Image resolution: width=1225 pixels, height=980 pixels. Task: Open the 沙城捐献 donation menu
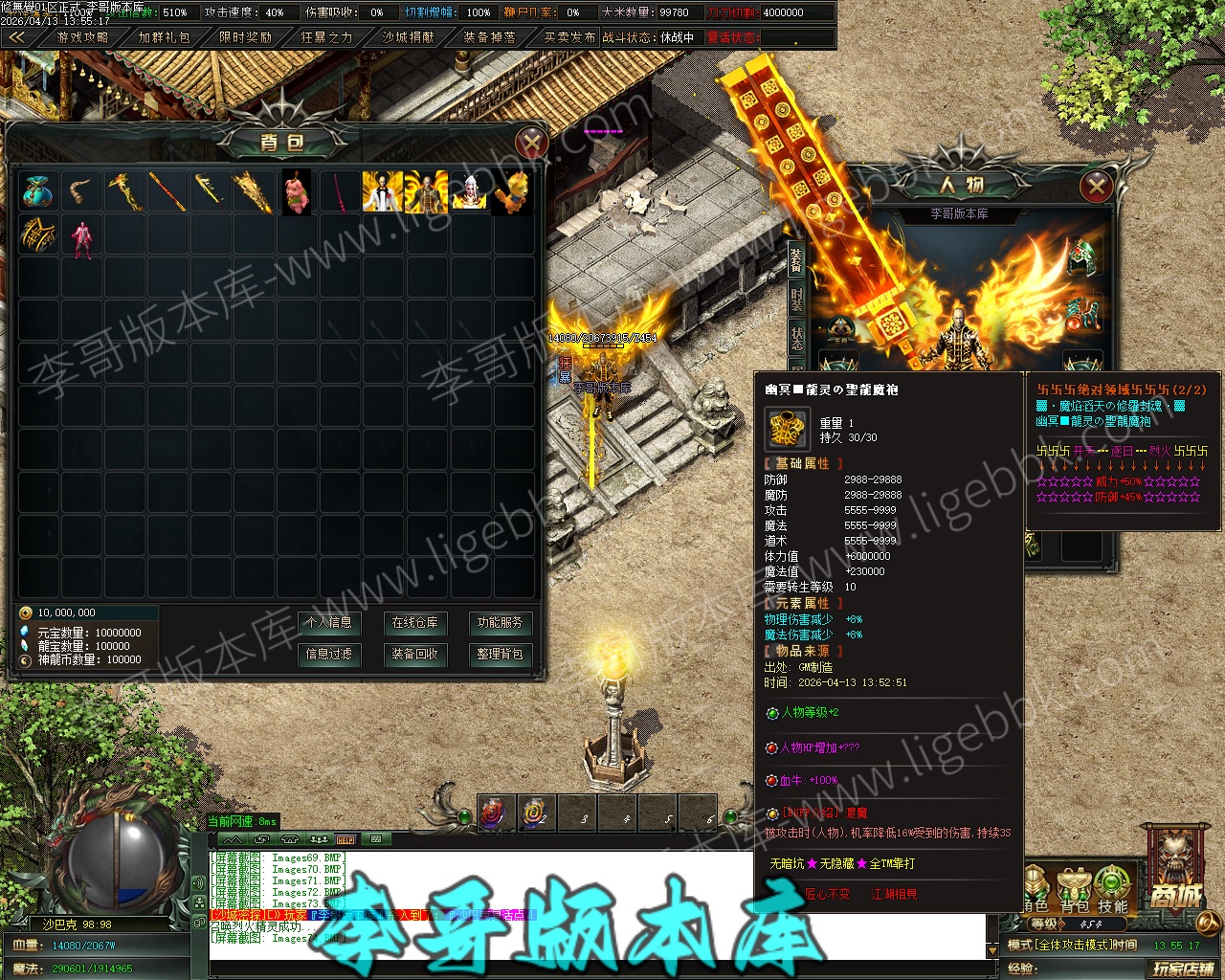[x=408, y=37]
